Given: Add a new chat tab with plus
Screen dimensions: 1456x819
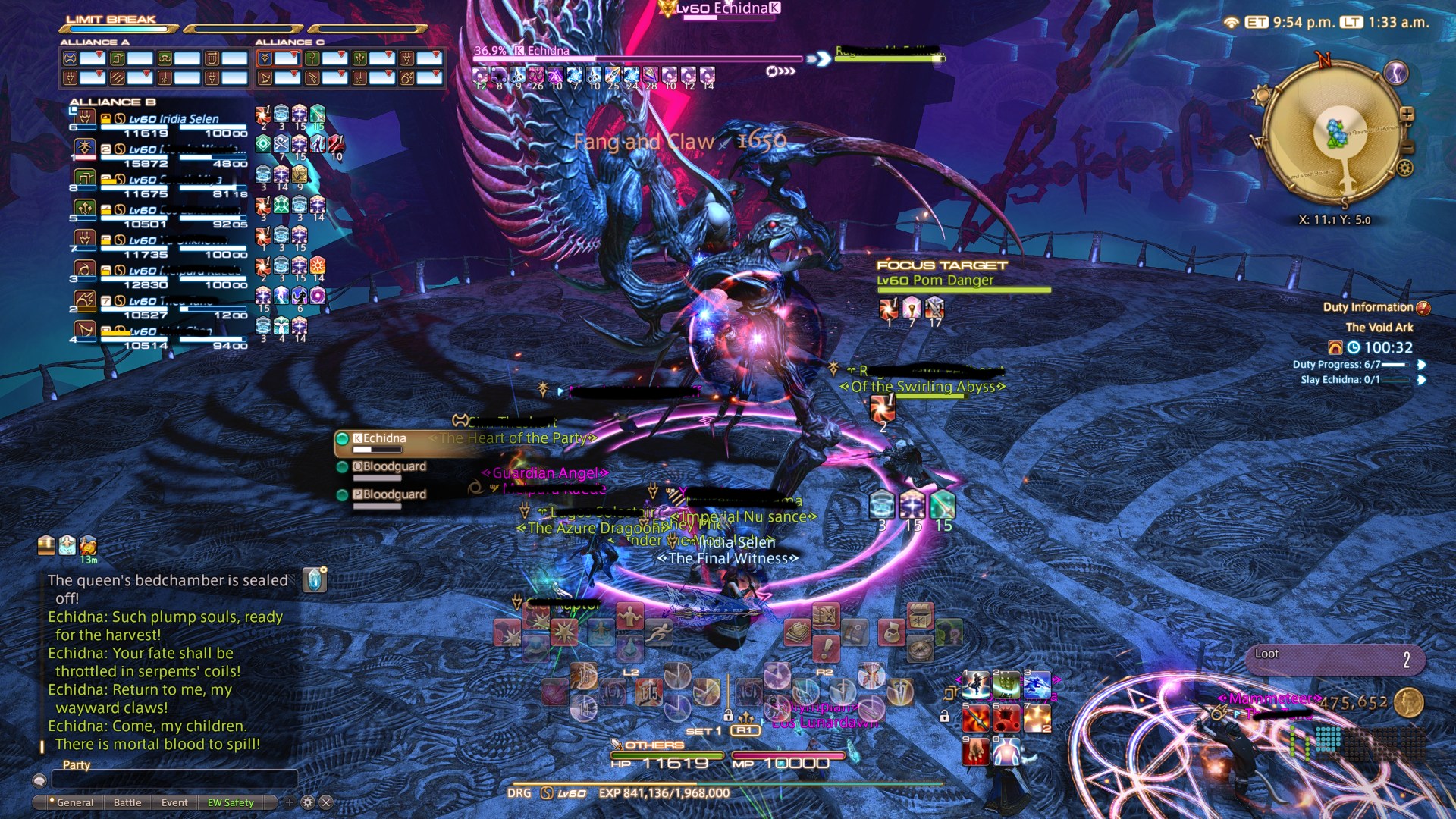Looking at the screenshot, I should (x=289, y=802).
